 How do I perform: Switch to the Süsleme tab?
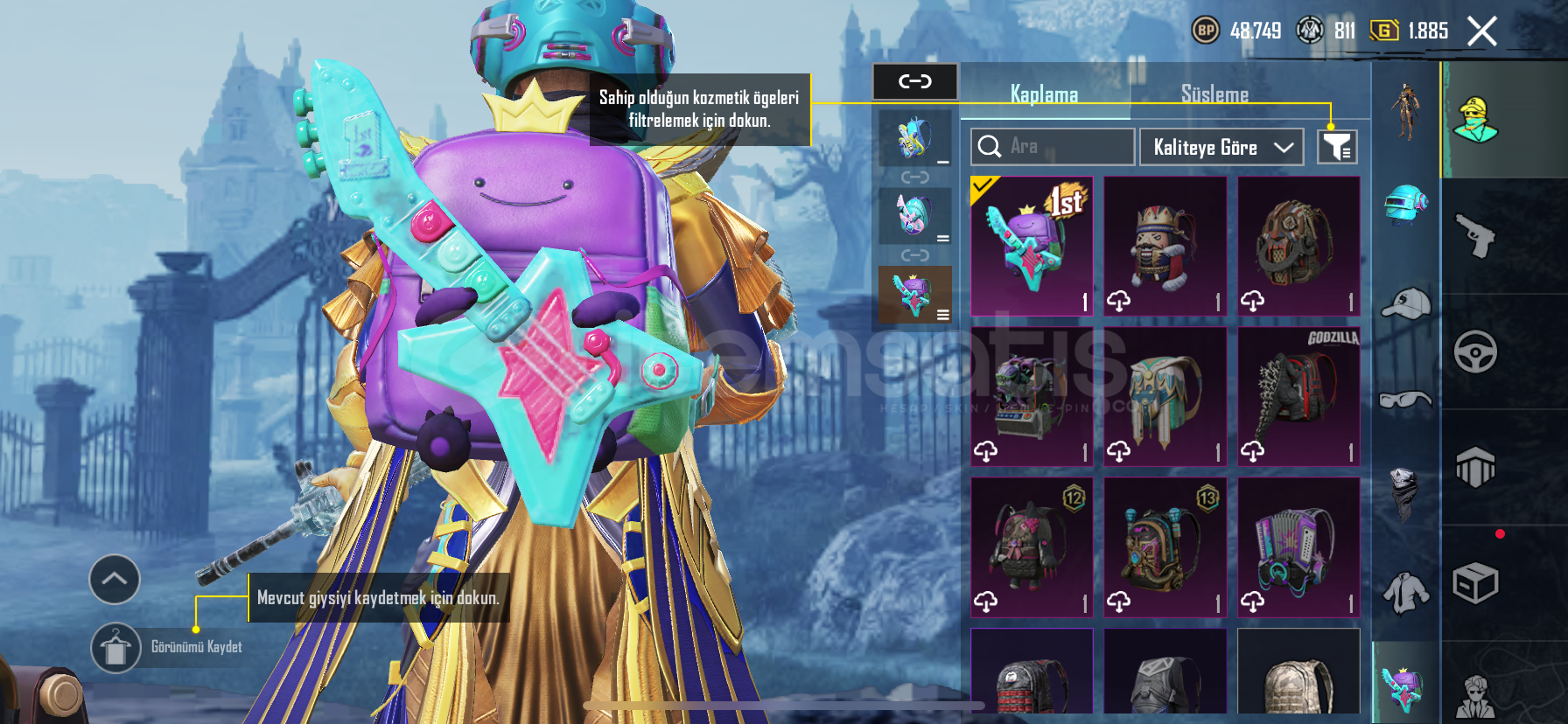pyautogui.click(x=1214, y=94)
